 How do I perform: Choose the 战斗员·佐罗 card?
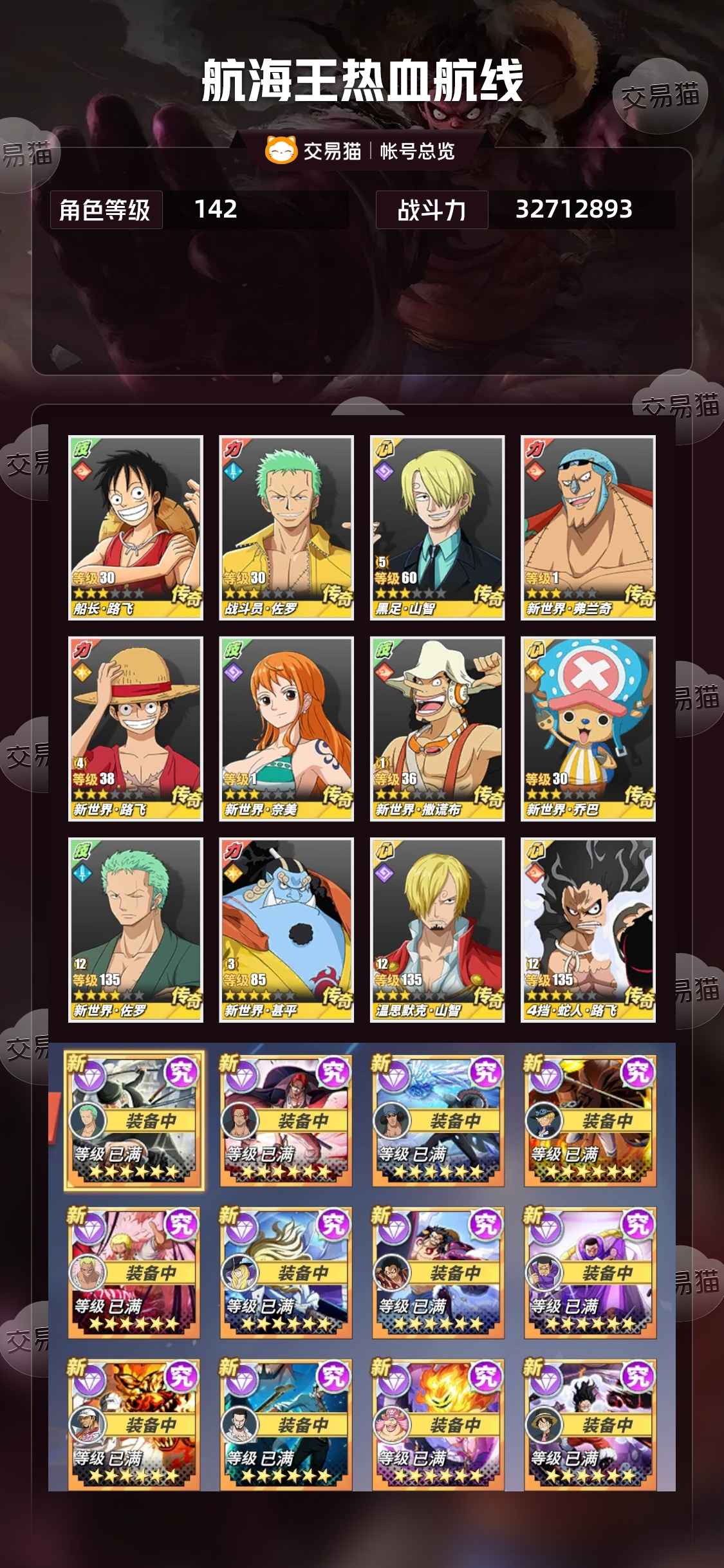[x=286, y=527]
